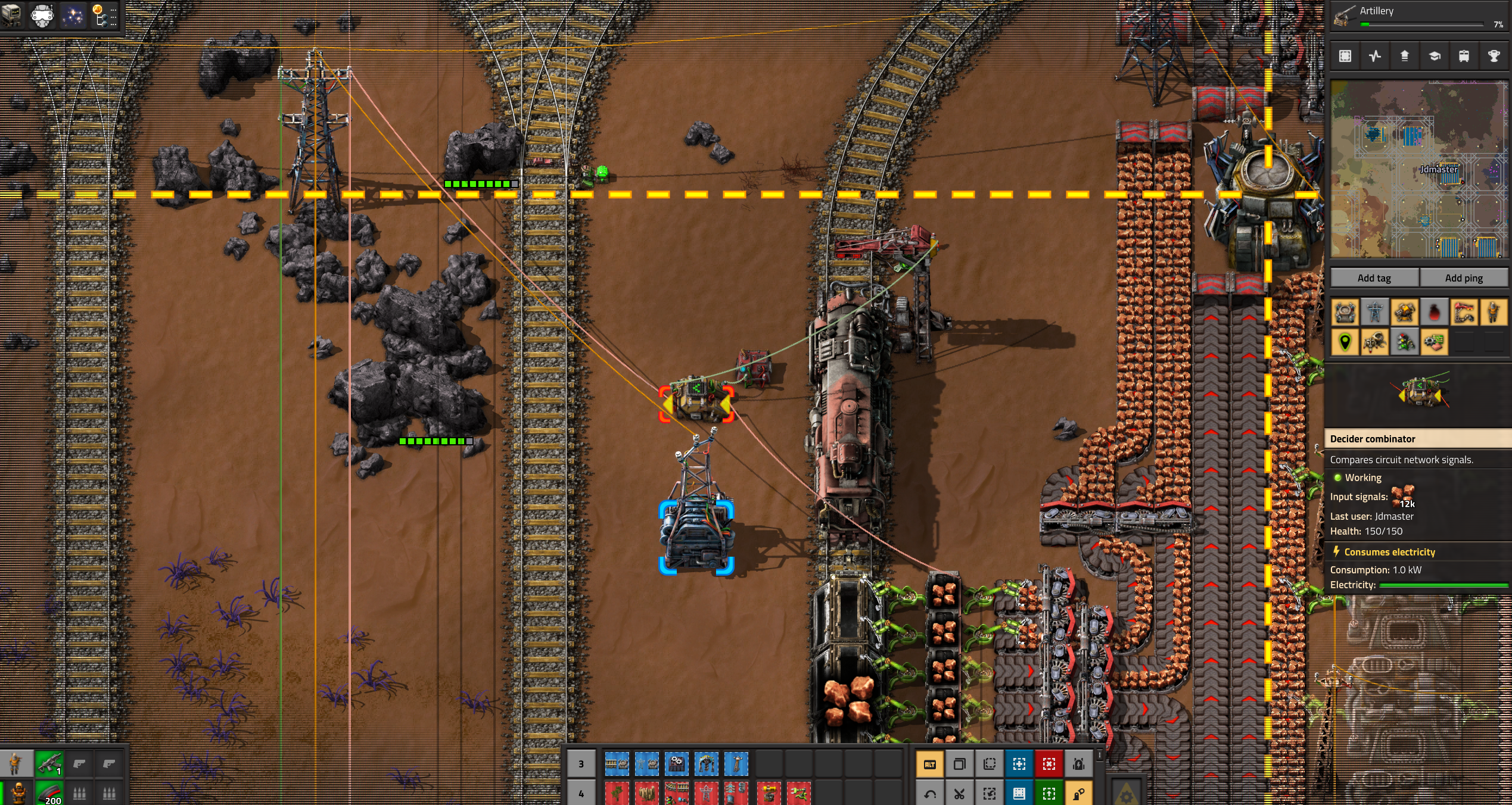Open the tips graduation cap button

pos(1434,56)
